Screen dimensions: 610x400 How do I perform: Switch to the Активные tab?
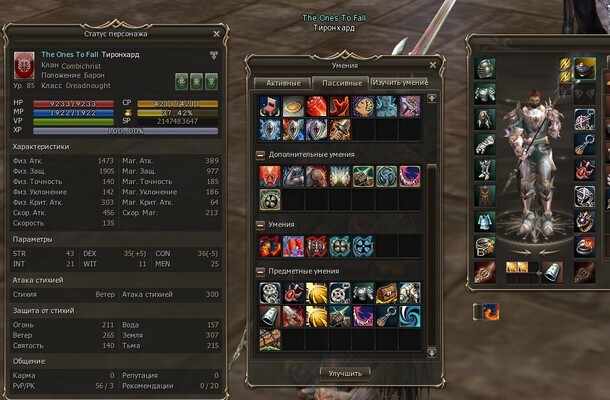pos(283,82)
